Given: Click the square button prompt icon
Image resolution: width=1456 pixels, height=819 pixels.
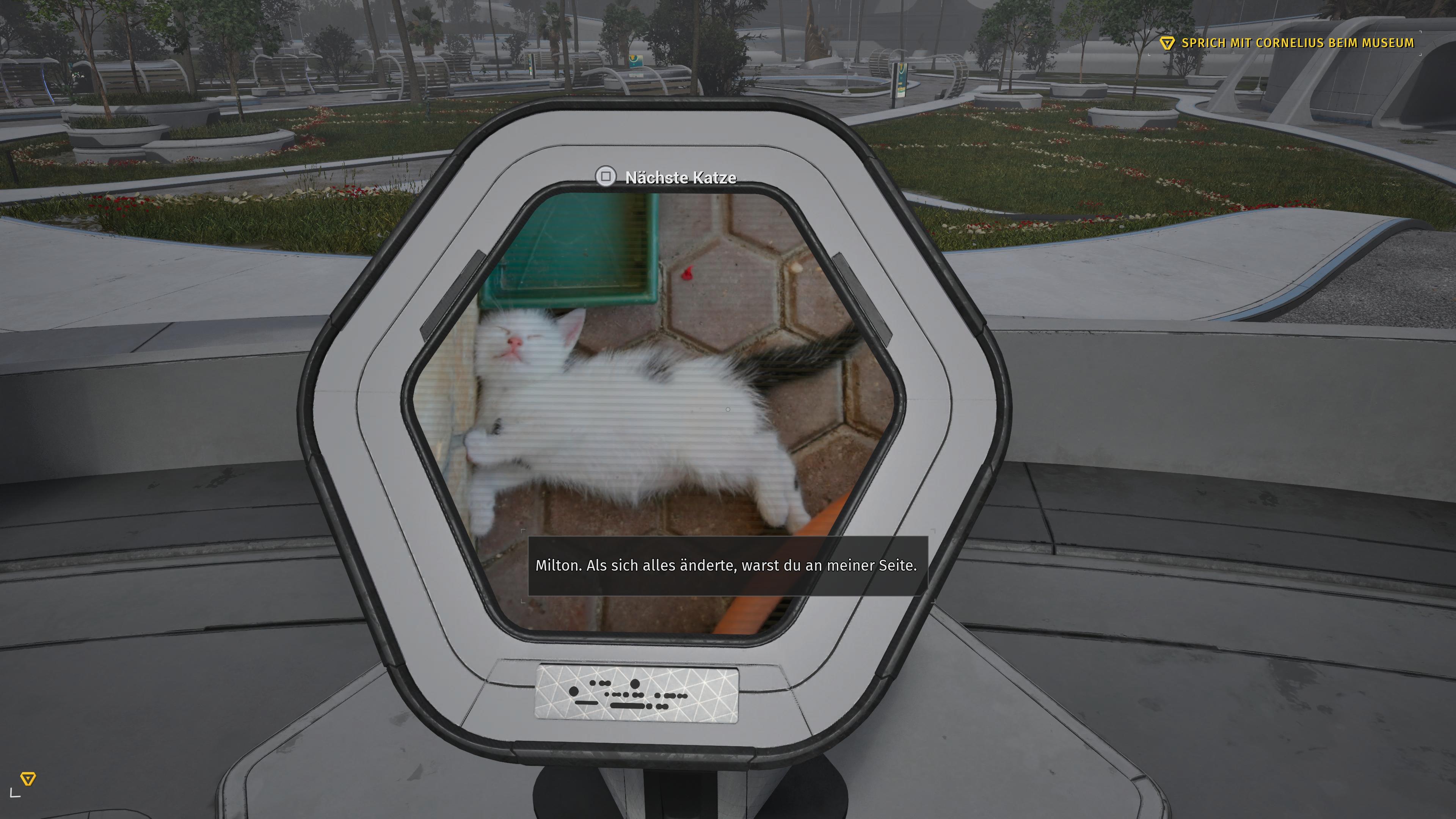Looking at the screenshot, I should (x=607, y=177).
